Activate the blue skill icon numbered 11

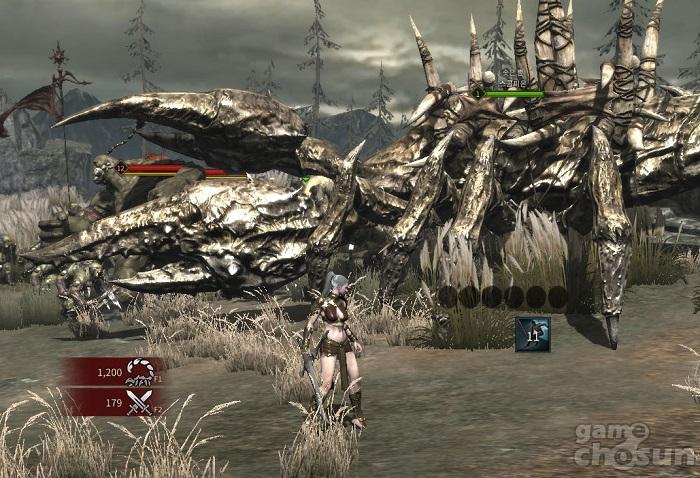click(x=533, y=333)
